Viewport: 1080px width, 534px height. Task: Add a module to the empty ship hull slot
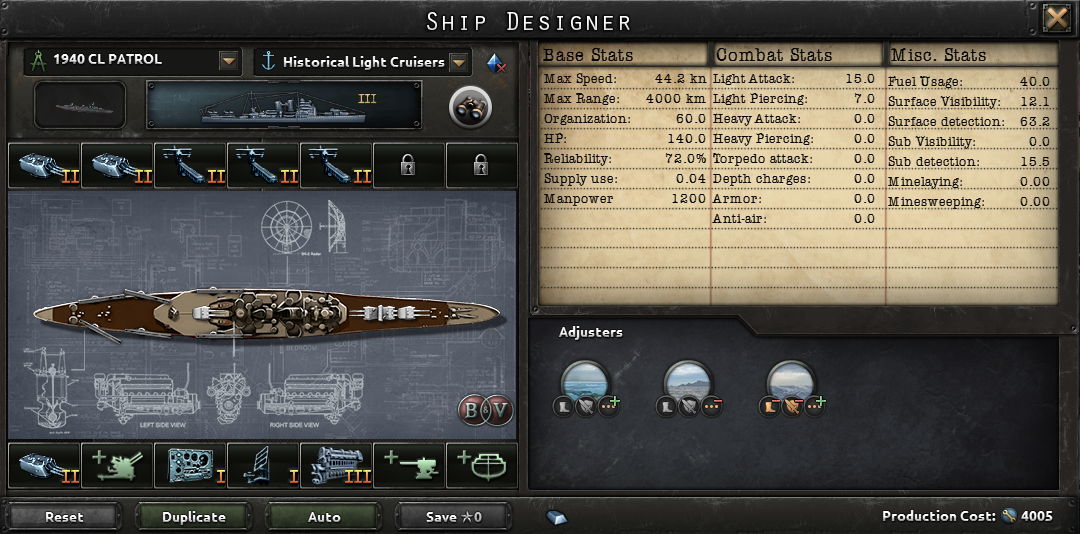click(x=482, y=465)
